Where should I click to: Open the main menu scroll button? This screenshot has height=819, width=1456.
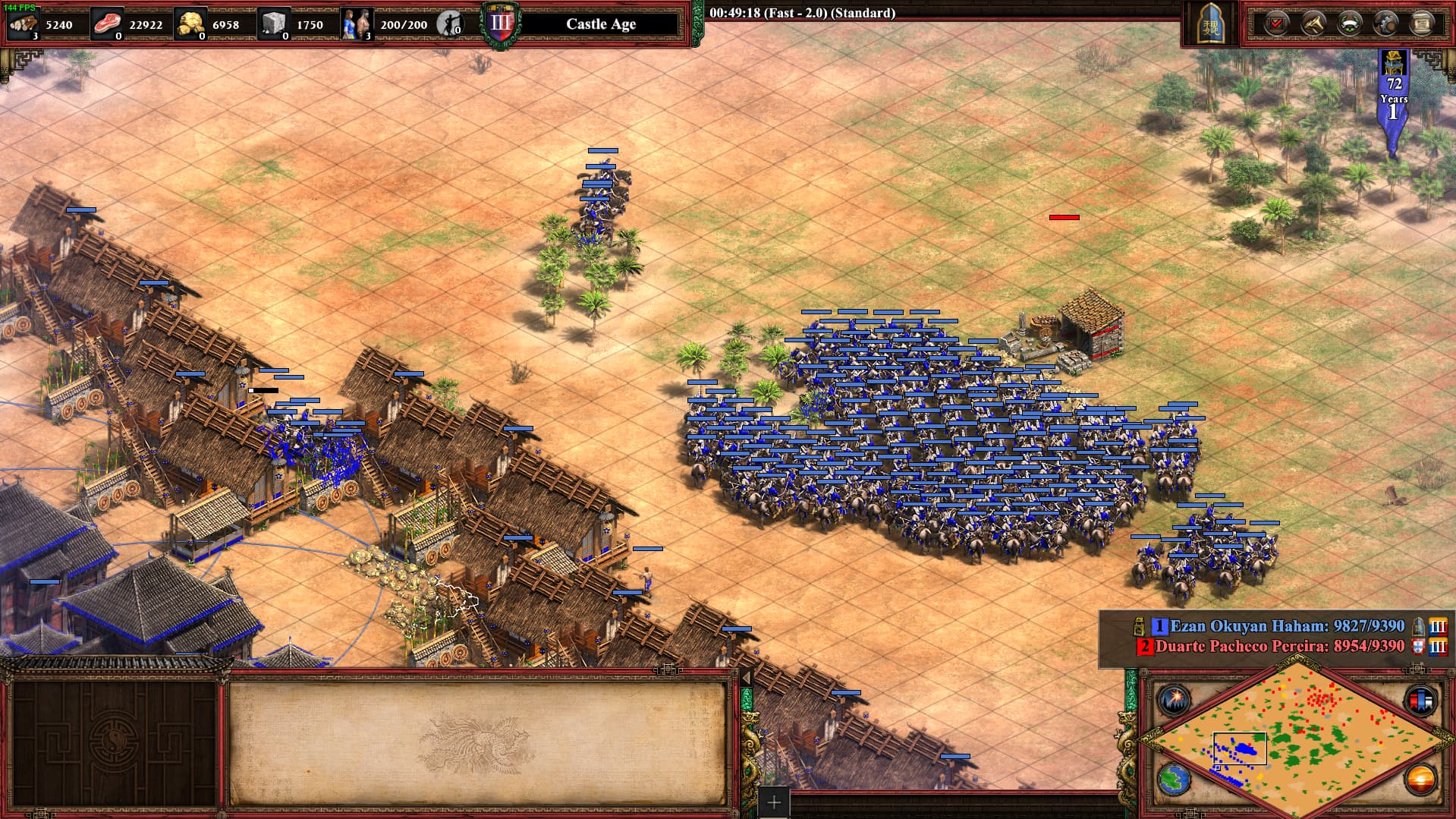[x=1423, y=24]
